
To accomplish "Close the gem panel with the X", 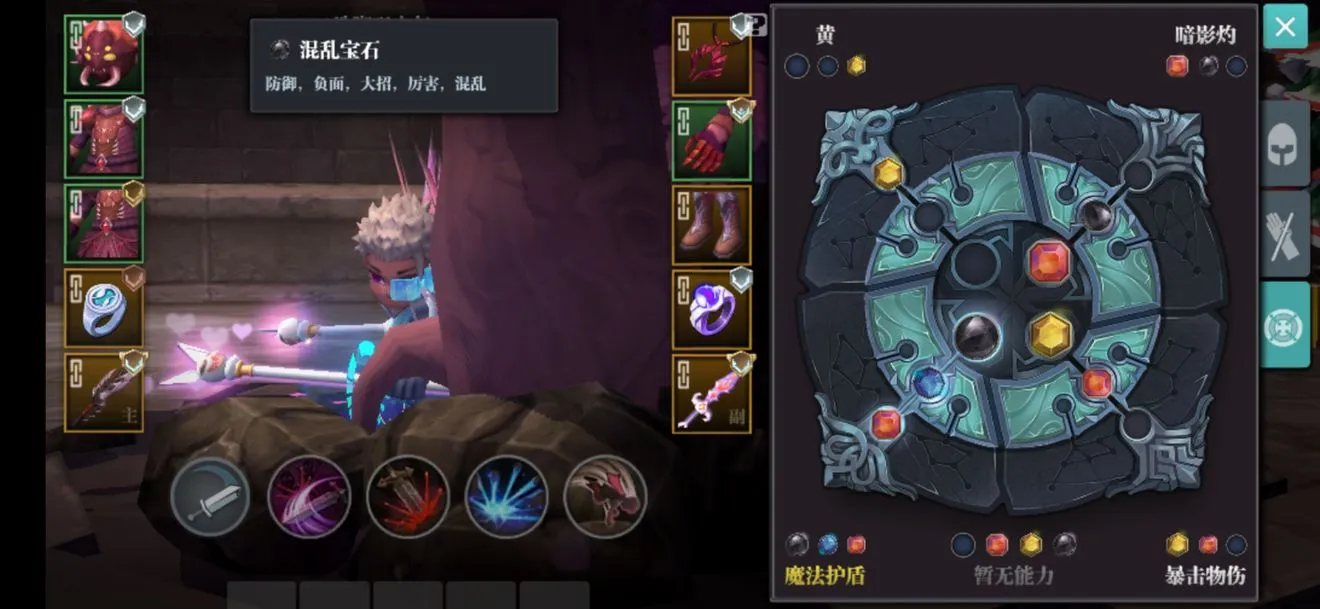I will pos(1285,27).
